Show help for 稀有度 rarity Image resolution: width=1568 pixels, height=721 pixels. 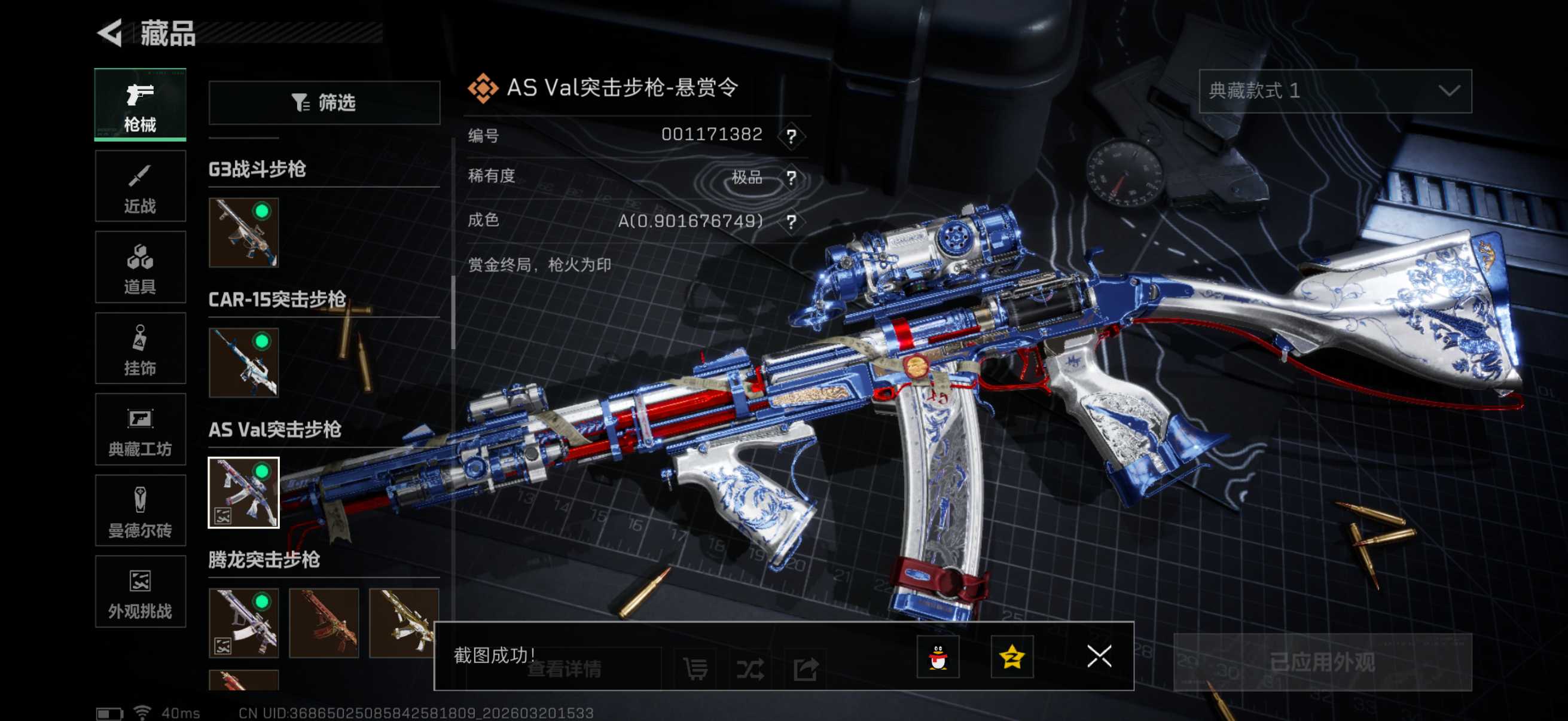(x=791, y=178)
